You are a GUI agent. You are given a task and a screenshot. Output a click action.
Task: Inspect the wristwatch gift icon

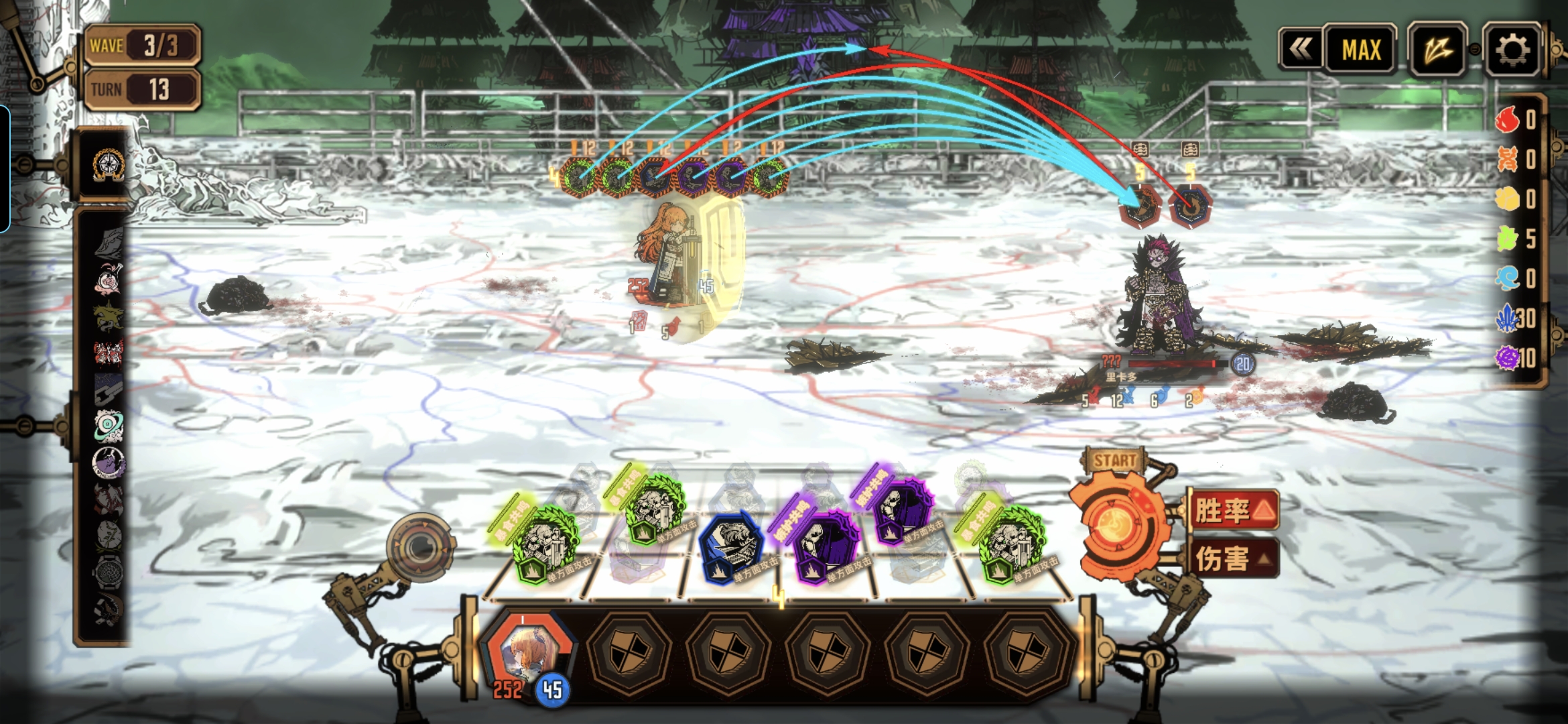tap(107, 572)
